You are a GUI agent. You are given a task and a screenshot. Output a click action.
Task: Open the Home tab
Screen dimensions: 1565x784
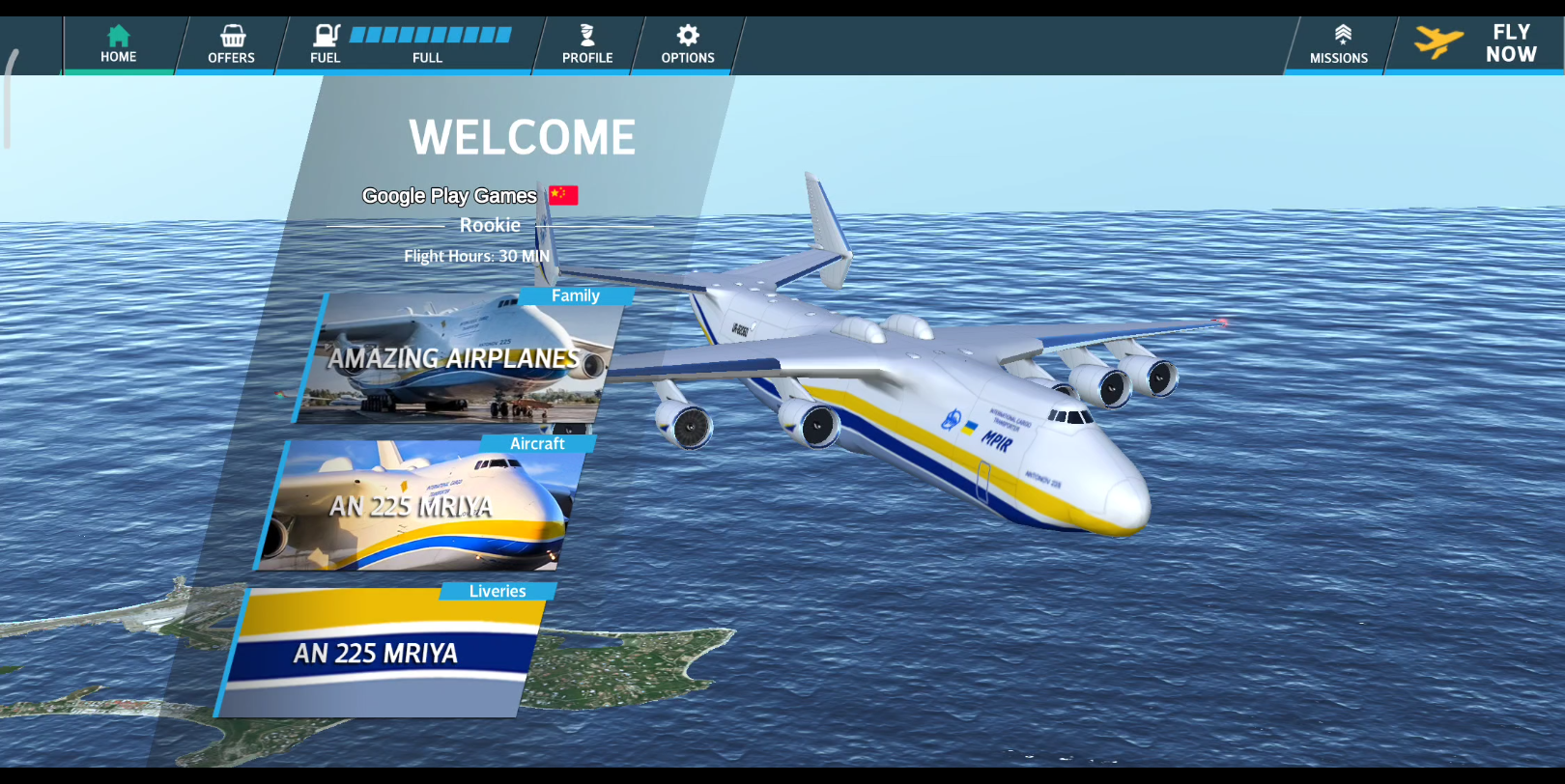click(x=119, y=45)
